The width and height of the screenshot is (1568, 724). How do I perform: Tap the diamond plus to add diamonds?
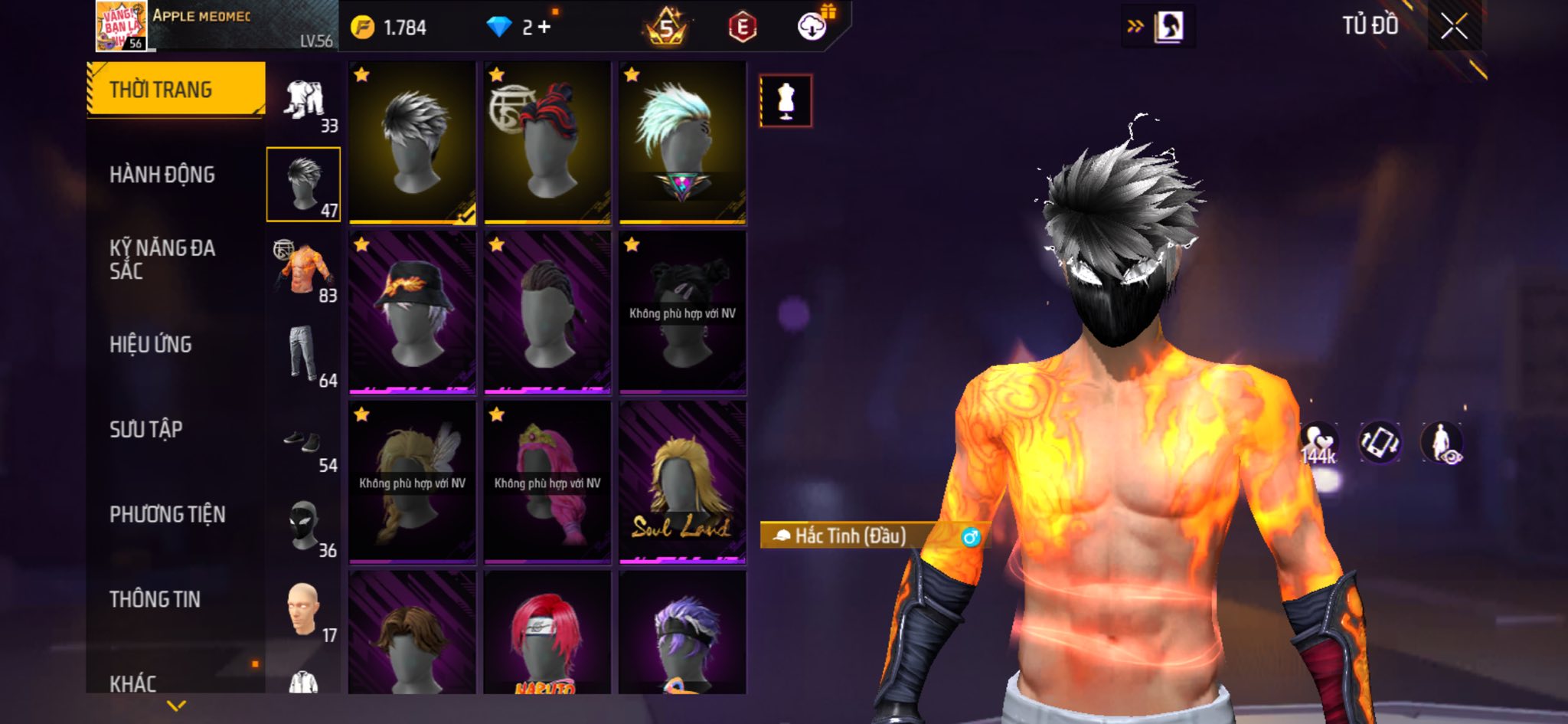pos(544,28)
